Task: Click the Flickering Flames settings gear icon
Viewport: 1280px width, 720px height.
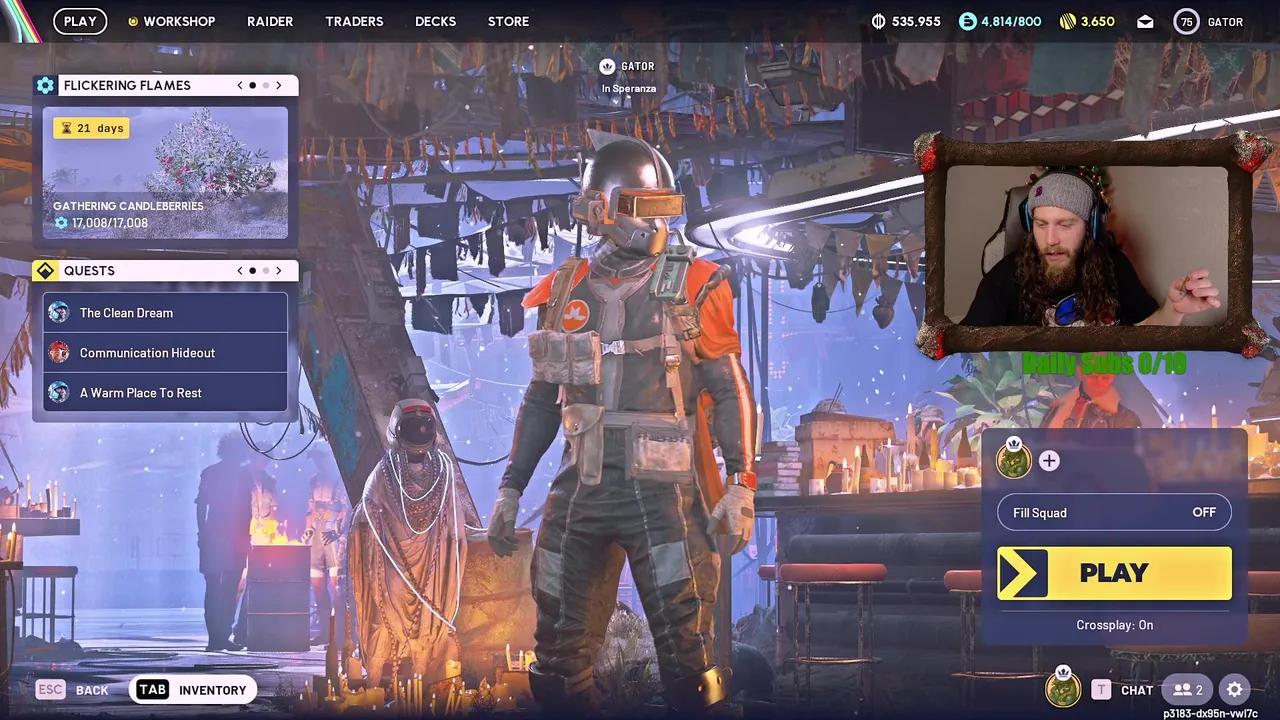Action: (45, 85)
